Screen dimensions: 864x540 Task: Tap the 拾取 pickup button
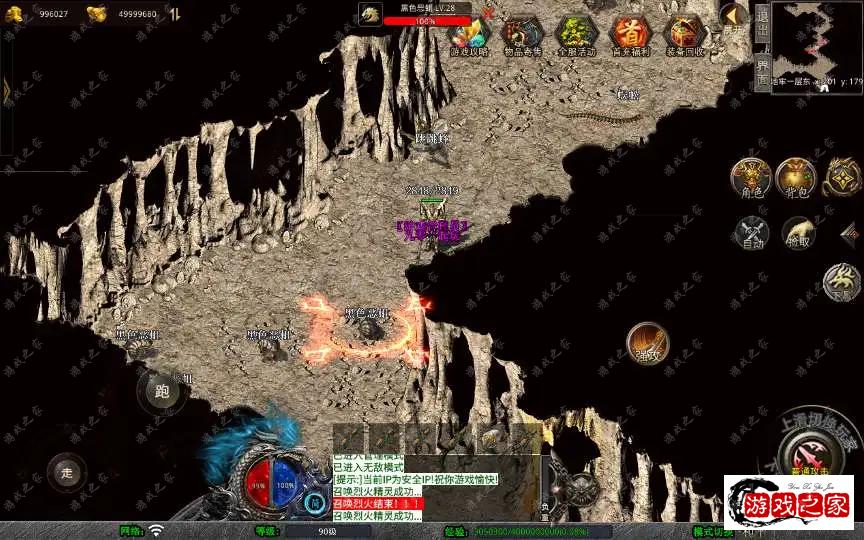(x=798, y=234)
